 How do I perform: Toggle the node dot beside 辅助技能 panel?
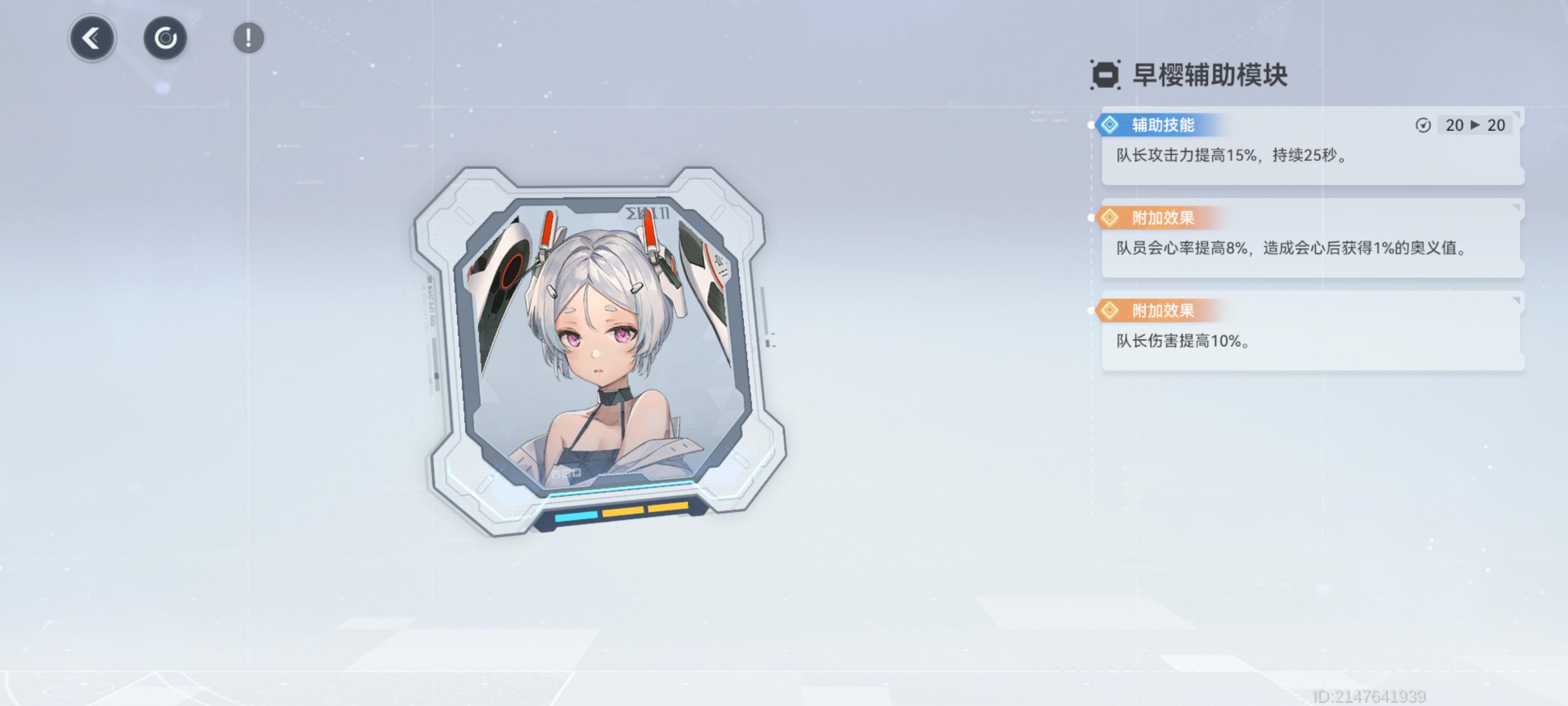coord(1092,126)
